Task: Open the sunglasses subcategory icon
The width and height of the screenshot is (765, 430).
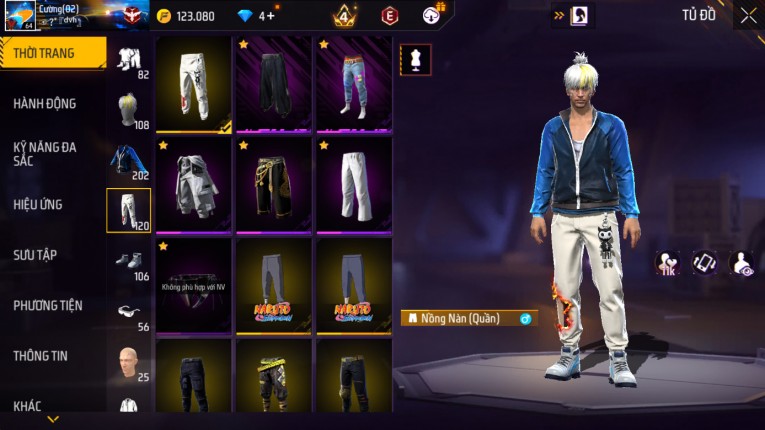Action: pos(128,311)
